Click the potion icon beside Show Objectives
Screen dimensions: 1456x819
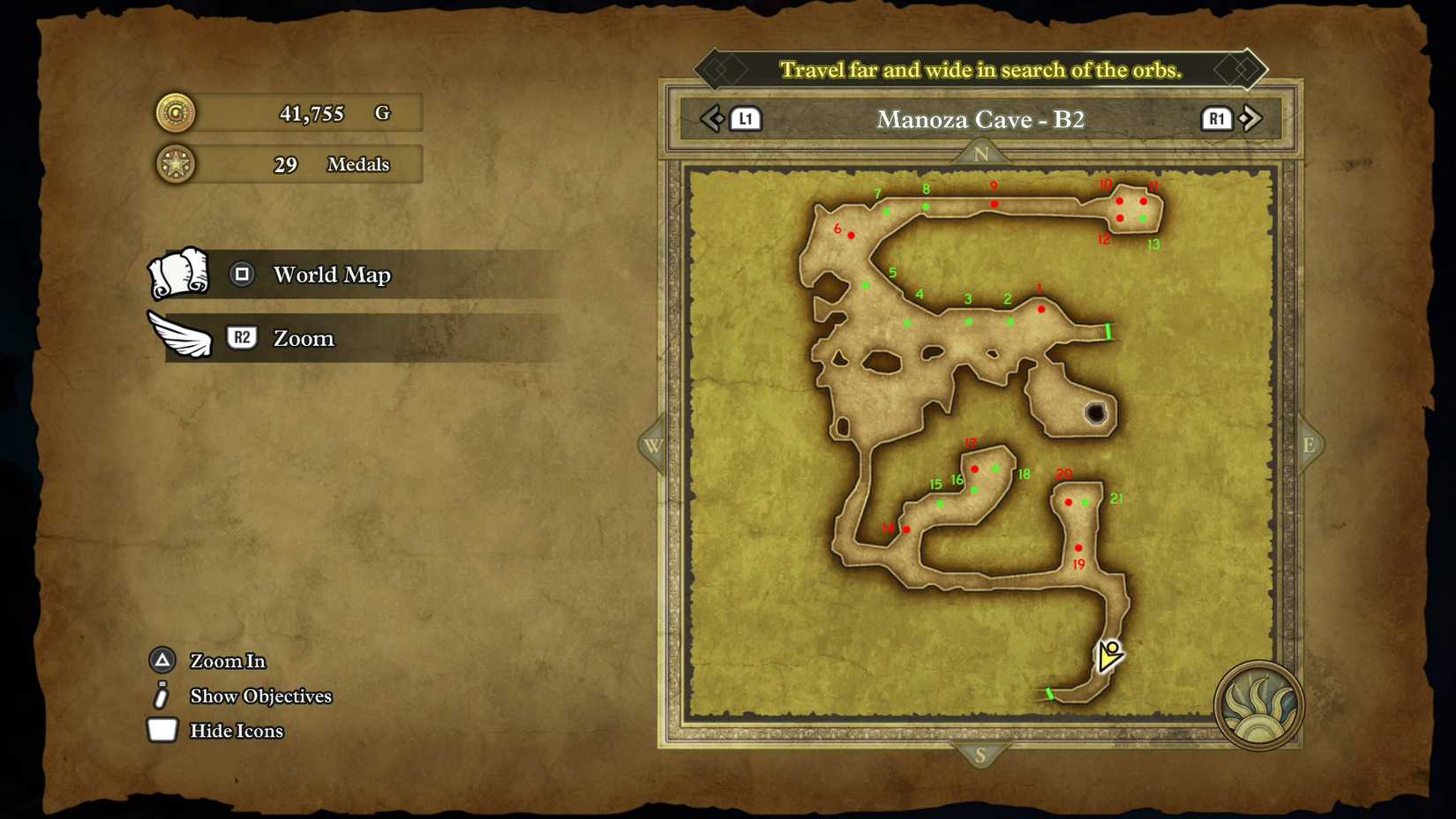click(161, 695)
